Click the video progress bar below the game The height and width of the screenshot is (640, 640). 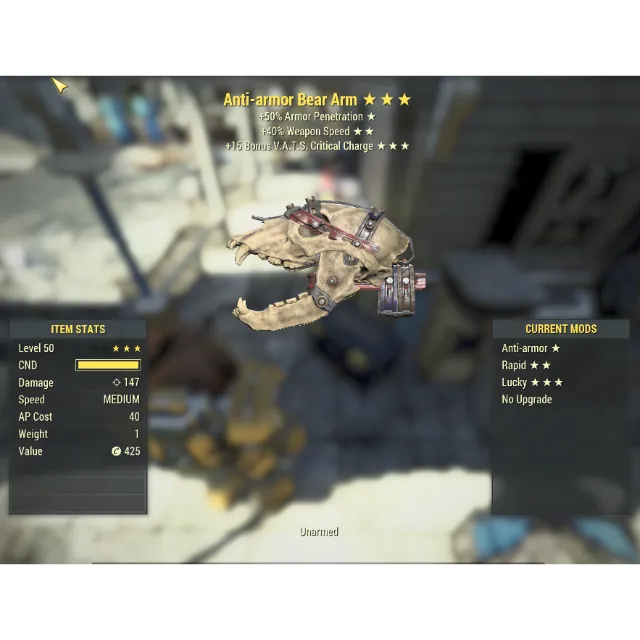click(319, 563)
